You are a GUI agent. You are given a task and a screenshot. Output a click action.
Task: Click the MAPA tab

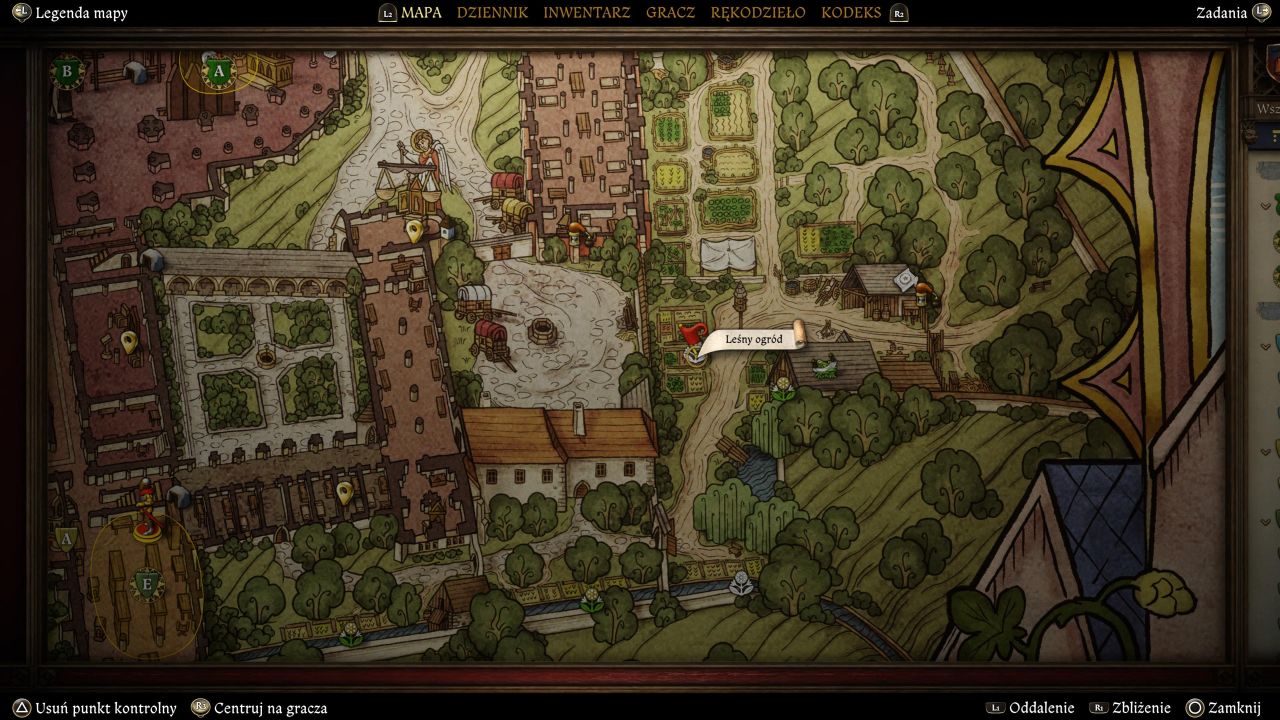tap(421, 13)
